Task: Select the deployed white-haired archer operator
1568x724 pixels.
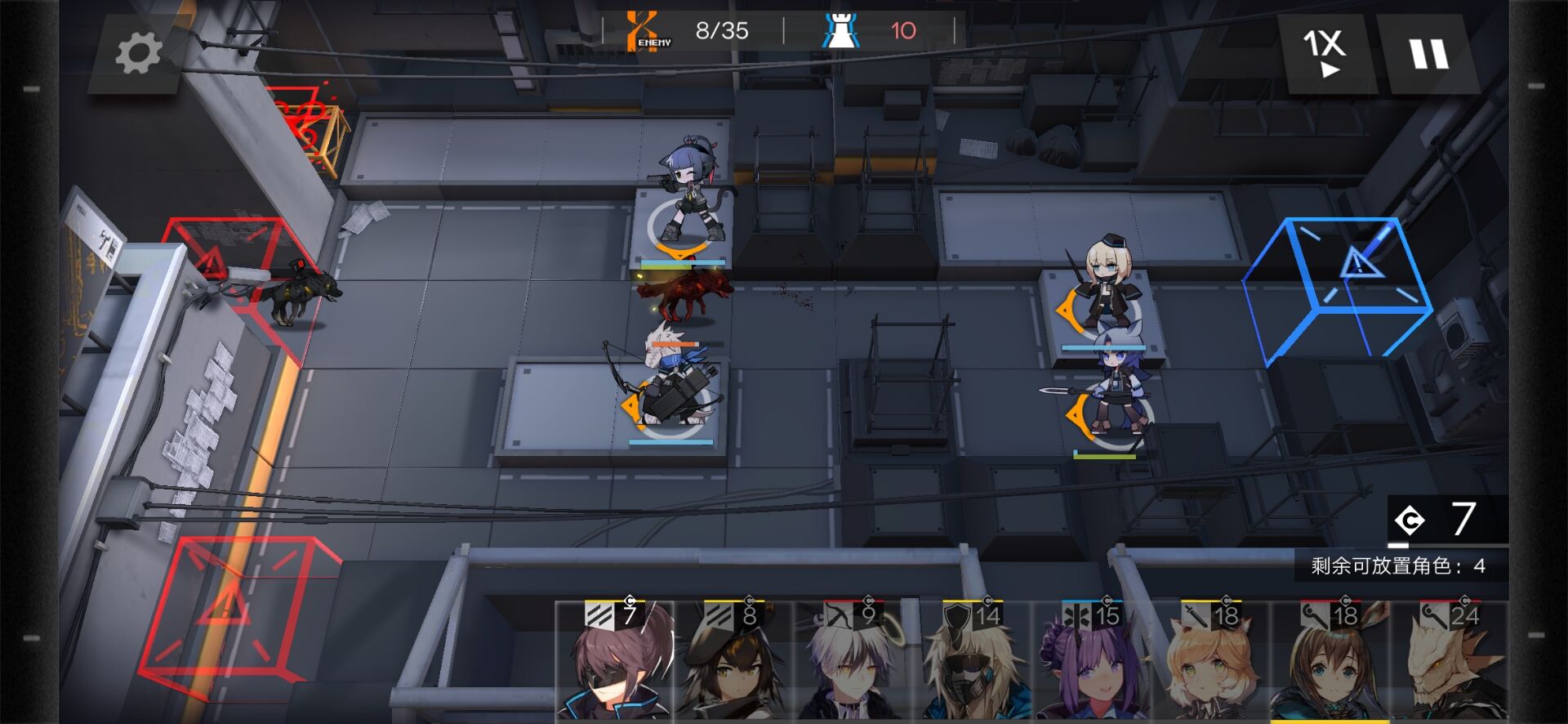Action: click(x=671, y=384)
